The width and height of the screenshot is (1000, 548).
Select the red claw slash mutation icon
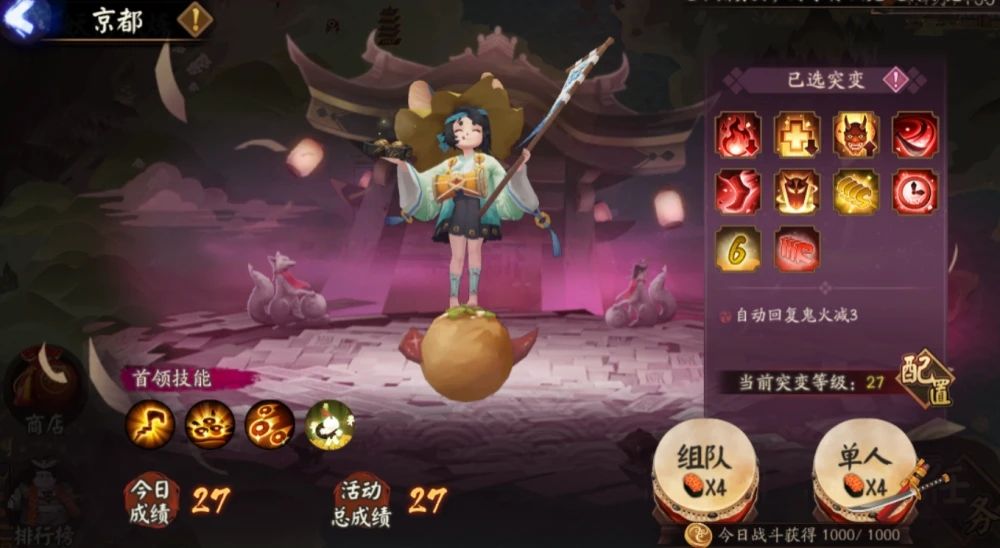click(796, 249)
